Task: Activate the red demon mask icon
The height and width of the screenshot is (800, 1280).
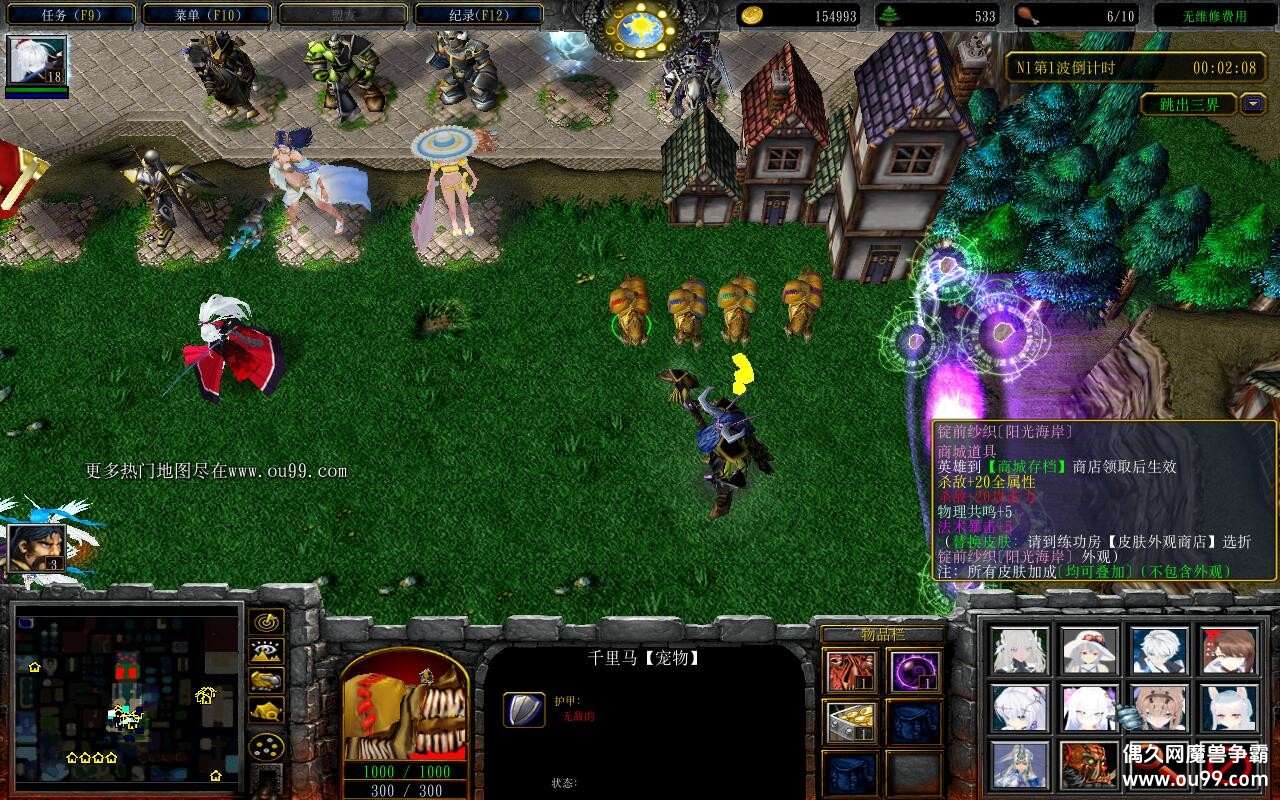Action: tap(1090, 765)
